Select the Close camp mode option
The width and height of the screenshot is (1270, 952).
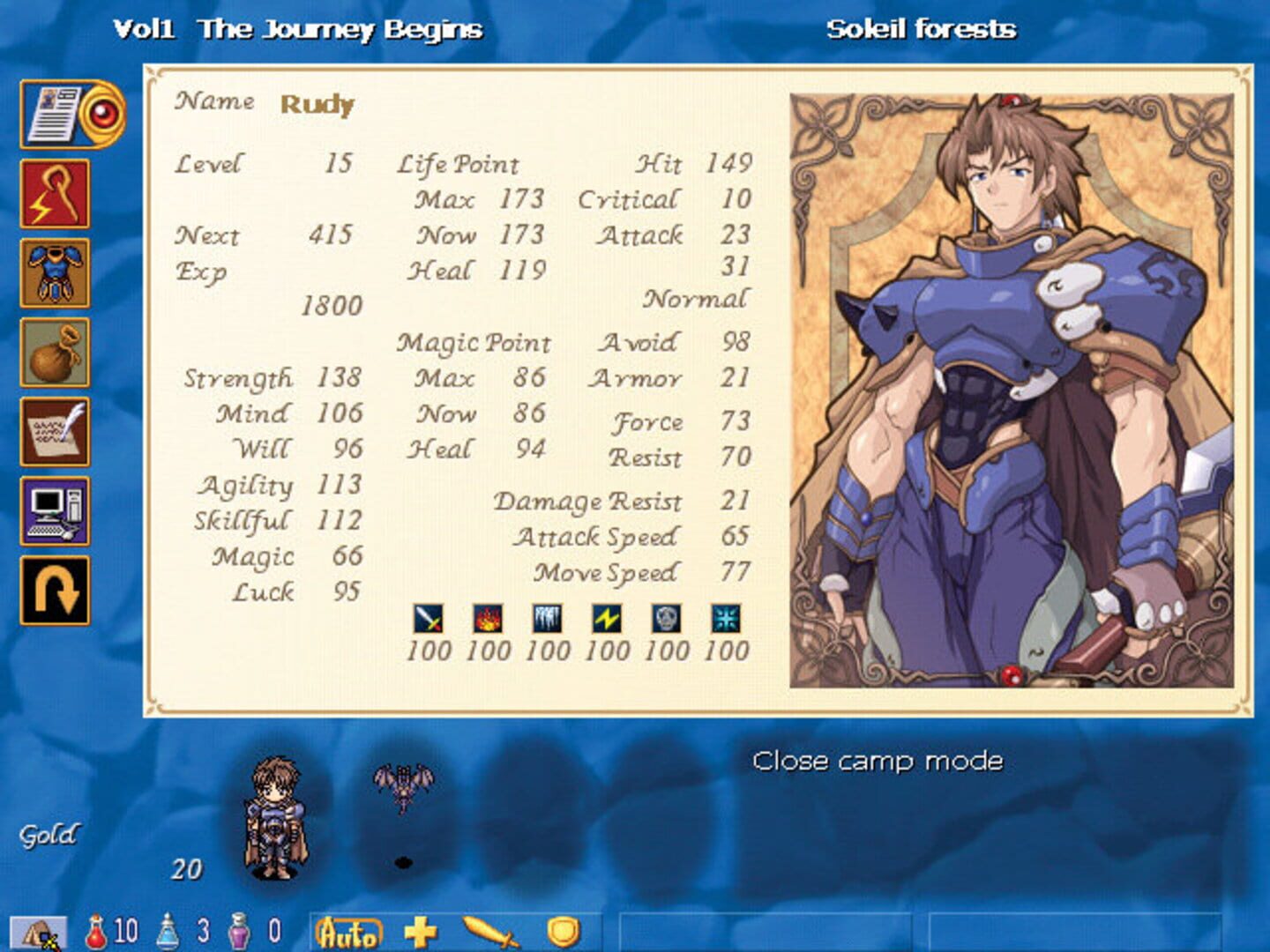(x=878, y=760)
